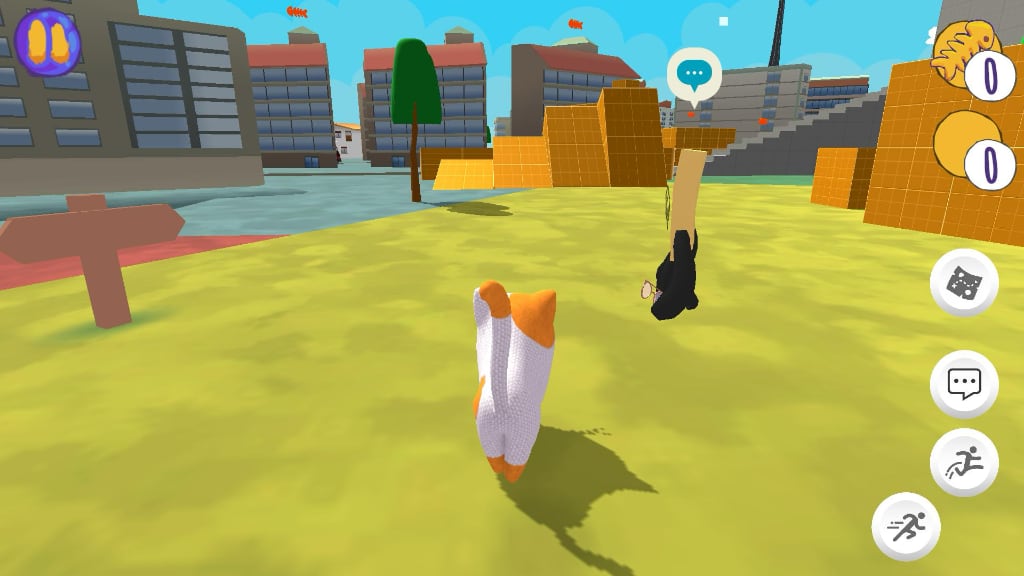
Task: Open the cat mask button
Action: point(964,283)
